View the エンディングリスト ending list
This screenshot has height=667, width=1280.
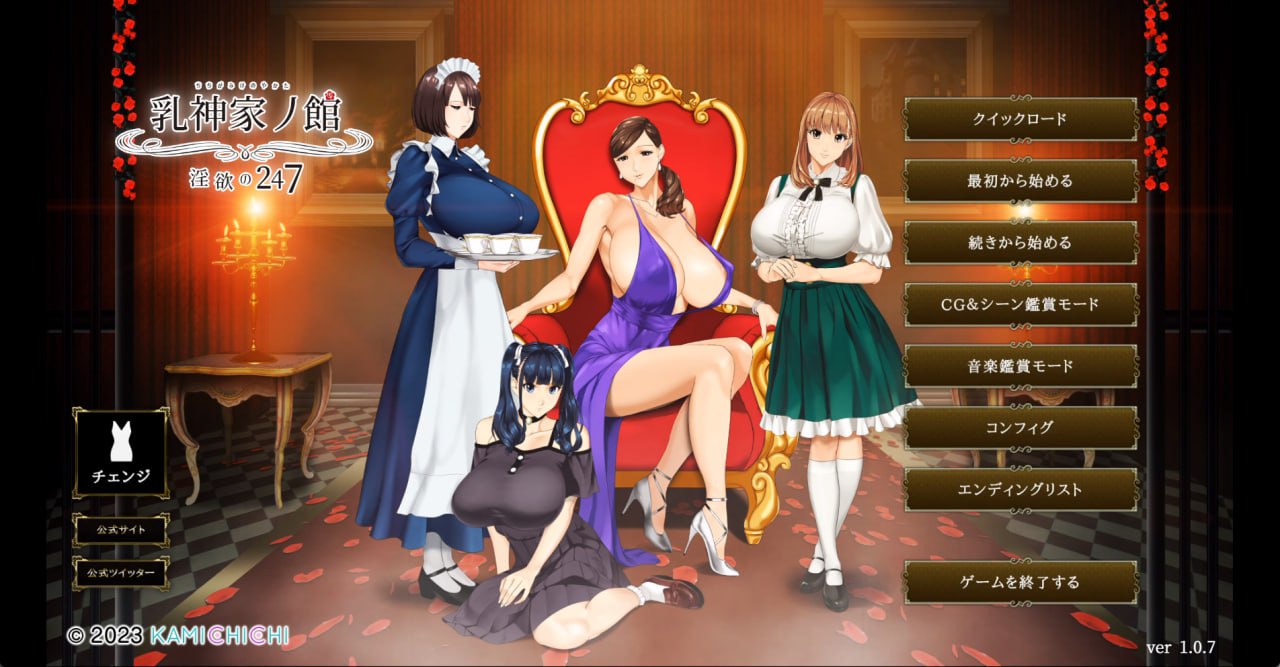pos(1020,490)
